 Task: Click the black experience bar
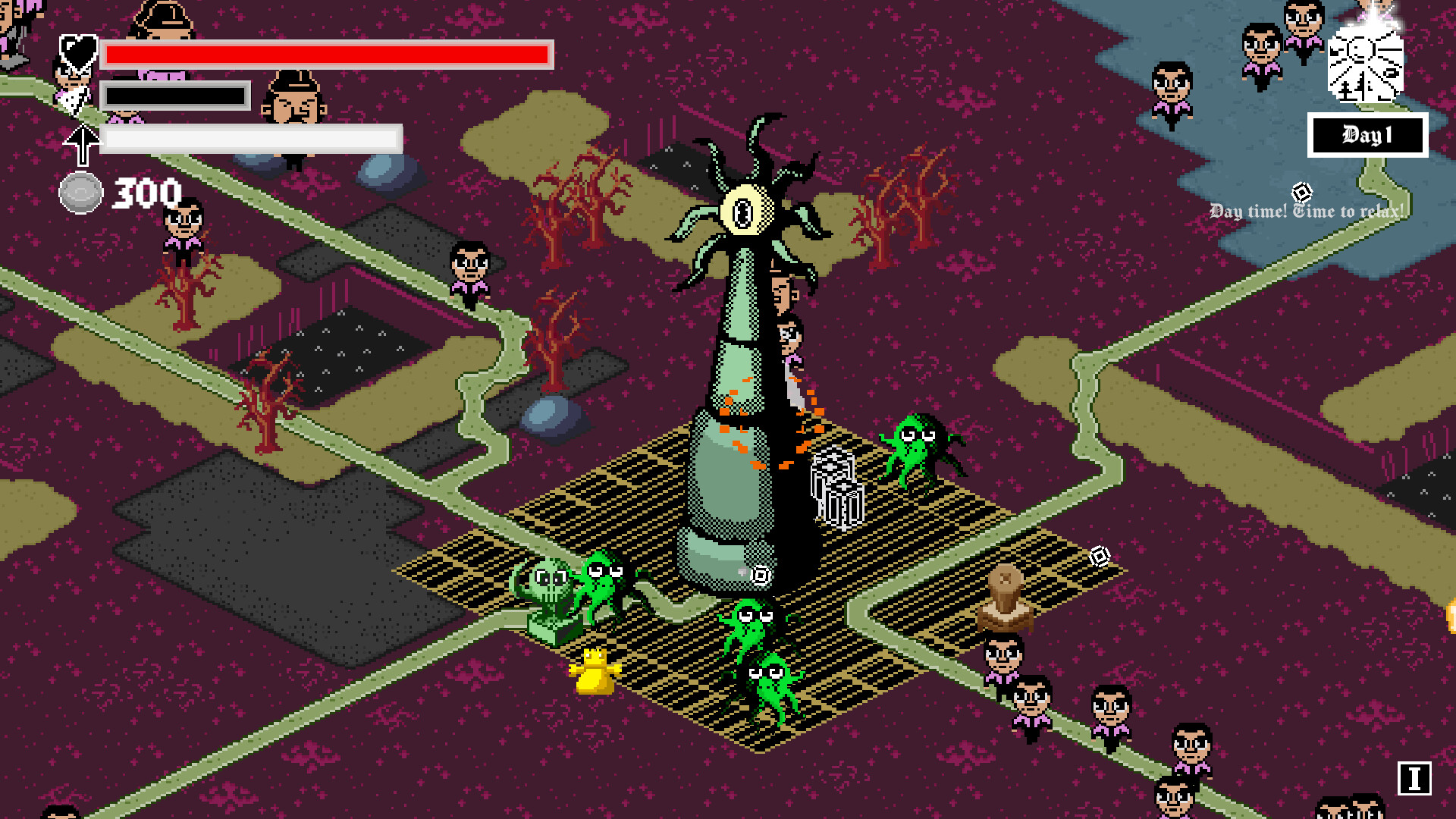point(176,96)
